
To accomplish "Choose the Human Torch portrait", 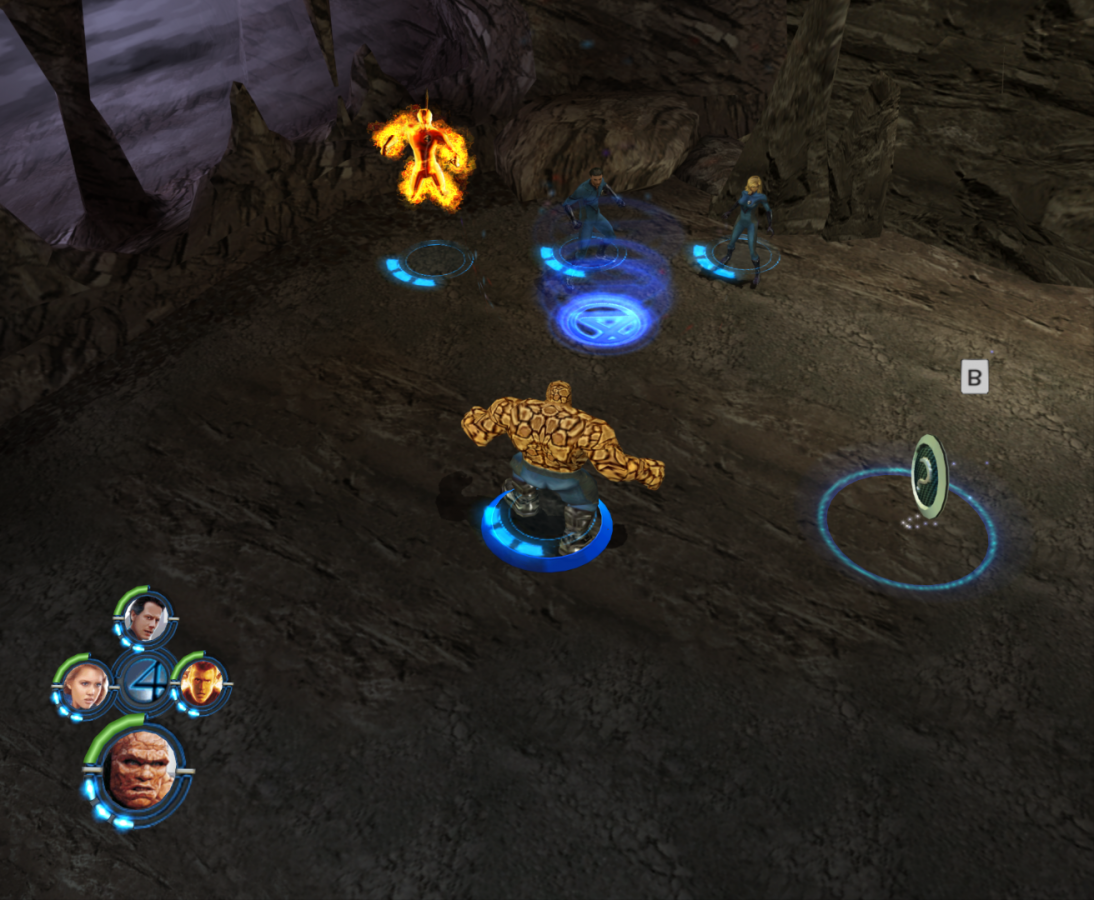I will click(200, 684).
